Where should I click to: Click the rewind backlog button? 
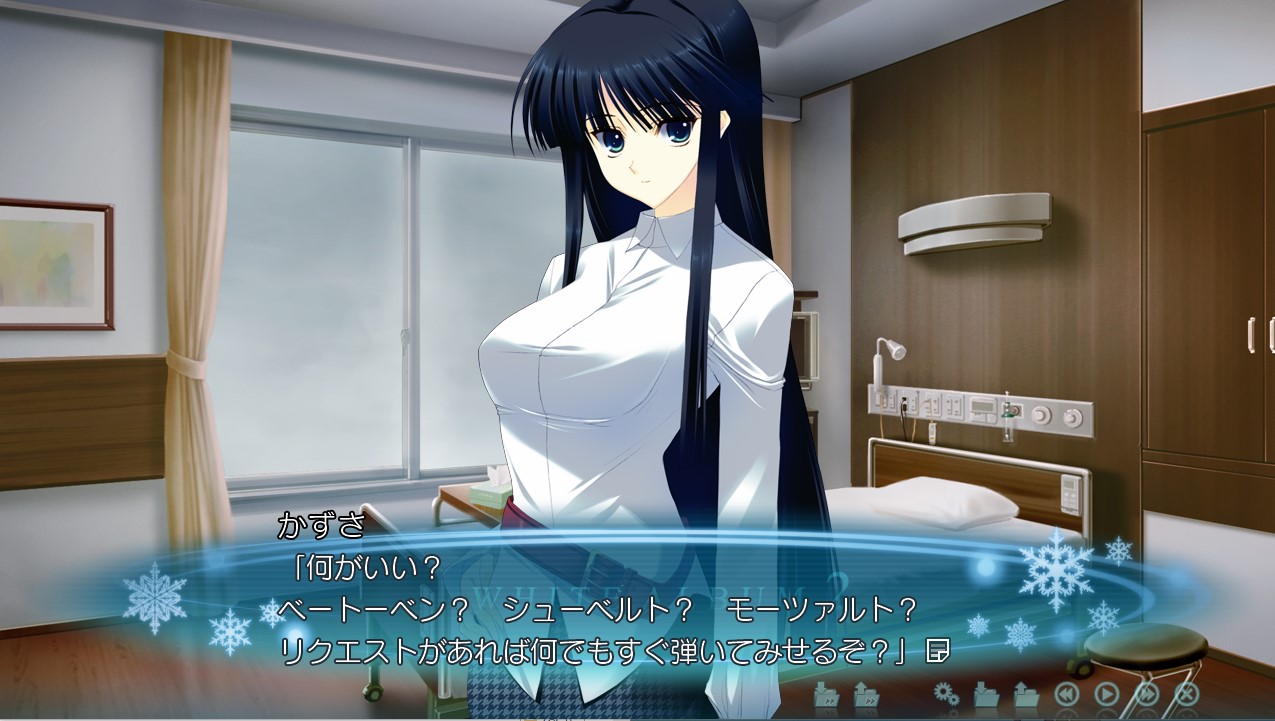point(1067,692)
